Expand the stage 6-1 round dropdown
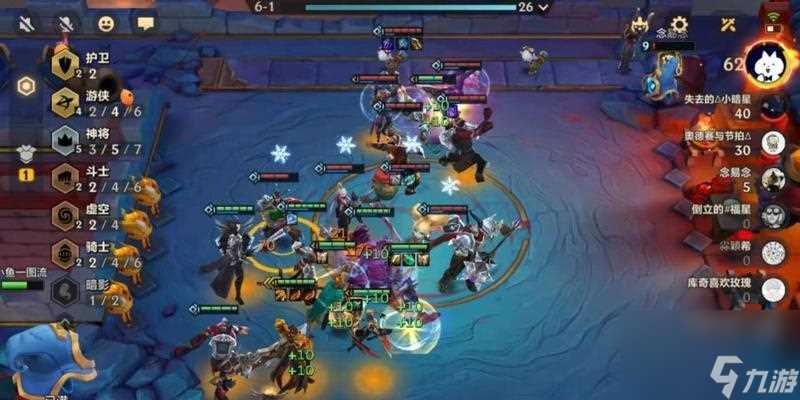This screenshot has width=800, height=400. click(x=543, y=7)
